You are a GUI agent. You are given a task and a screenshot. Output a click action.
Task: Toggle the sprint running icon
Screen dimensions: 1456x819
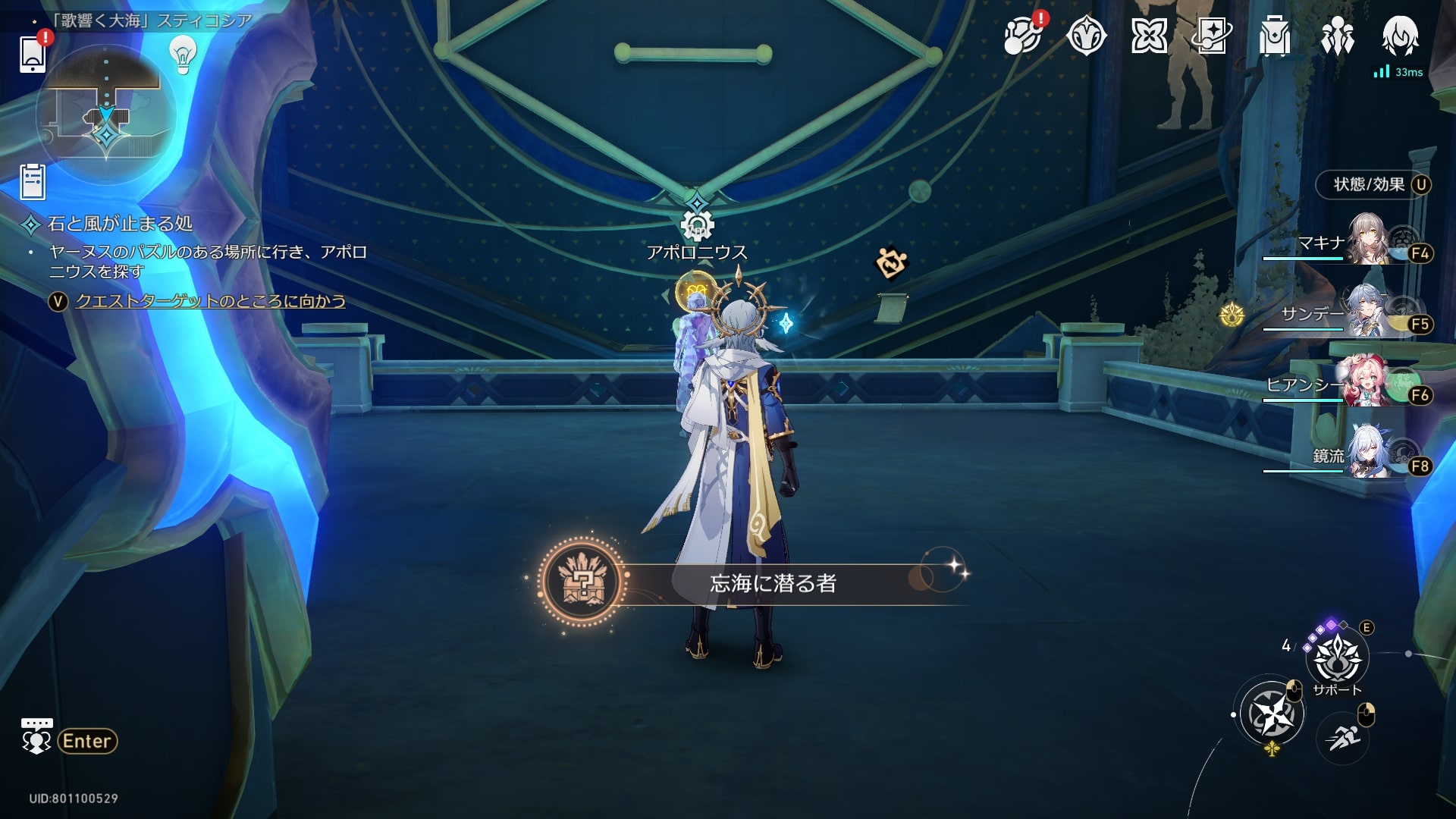coord(1344,736)
